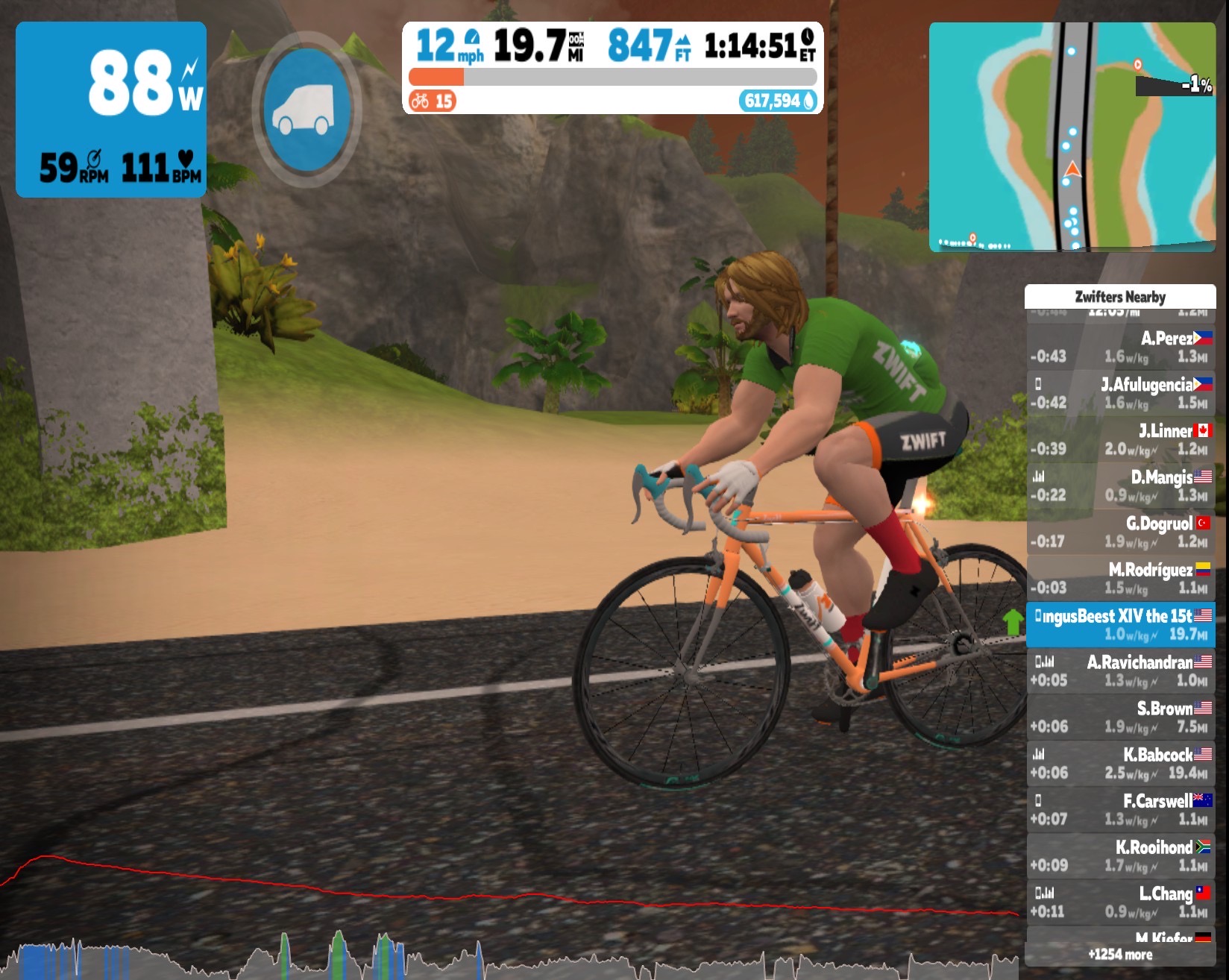Activate the van power-up icon

[x=307, y=109]
